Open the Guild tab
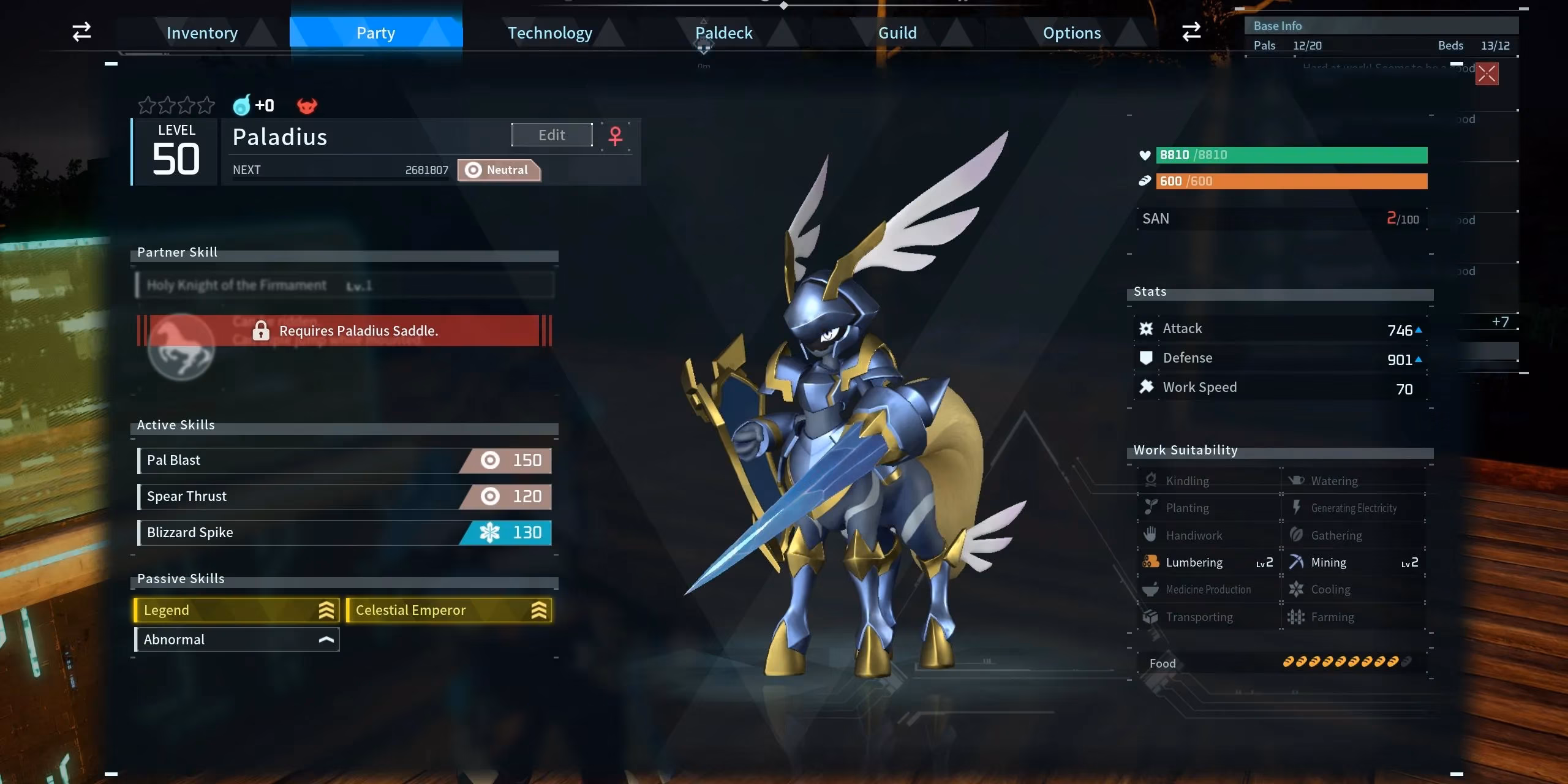 click(897, 33)
